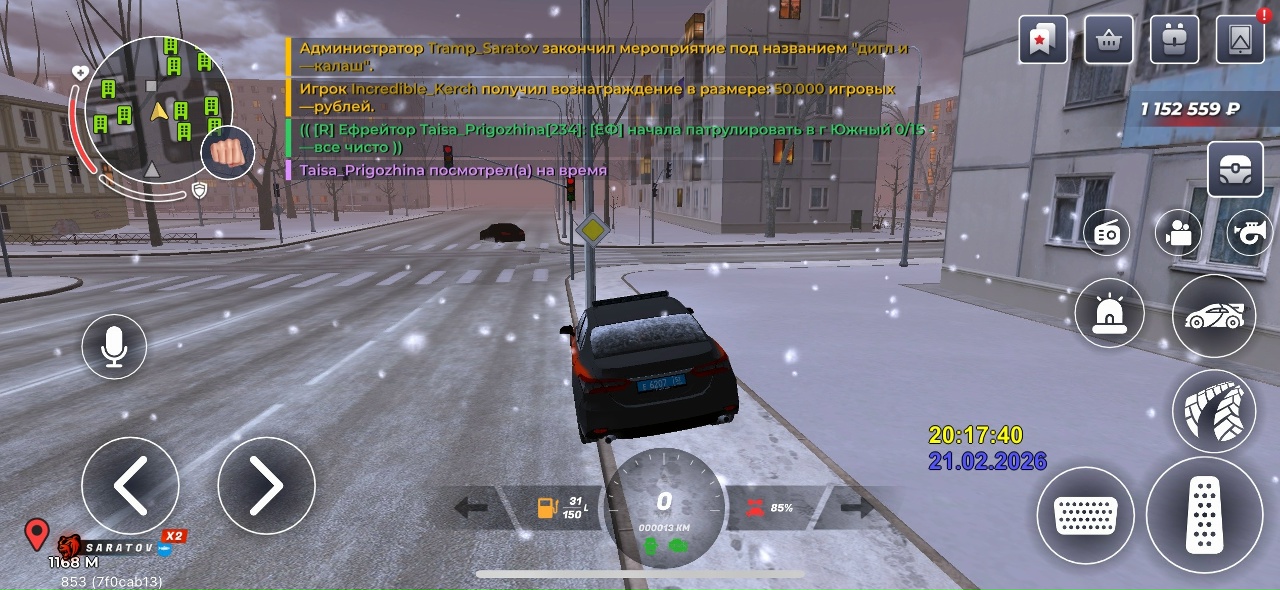Screen dimensions: 1280x590
Task: Tap the fist weapon icon
Action: click(228, 154)
